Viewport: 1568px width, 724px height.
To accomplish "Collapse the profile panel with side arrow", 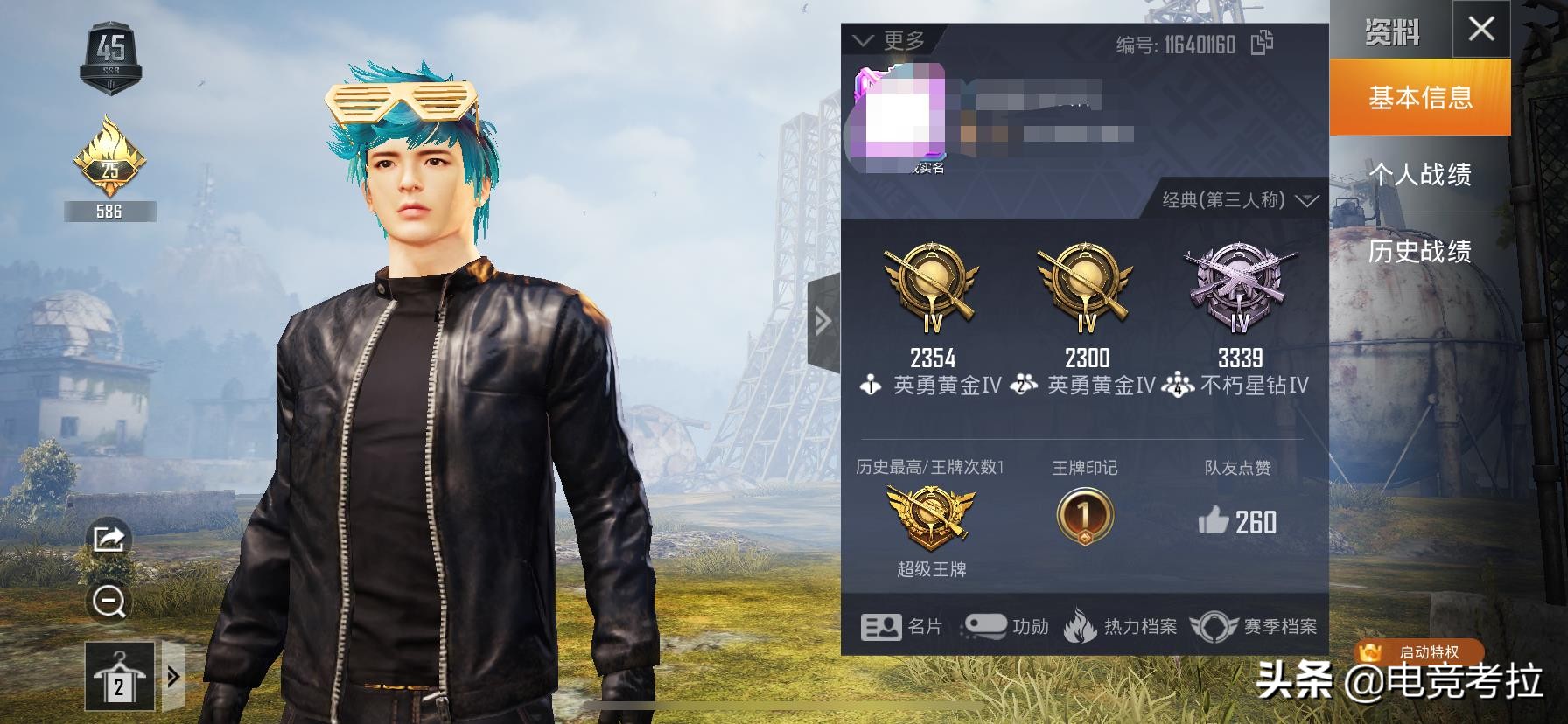I will pyautogui.click(x=822, y=322).
